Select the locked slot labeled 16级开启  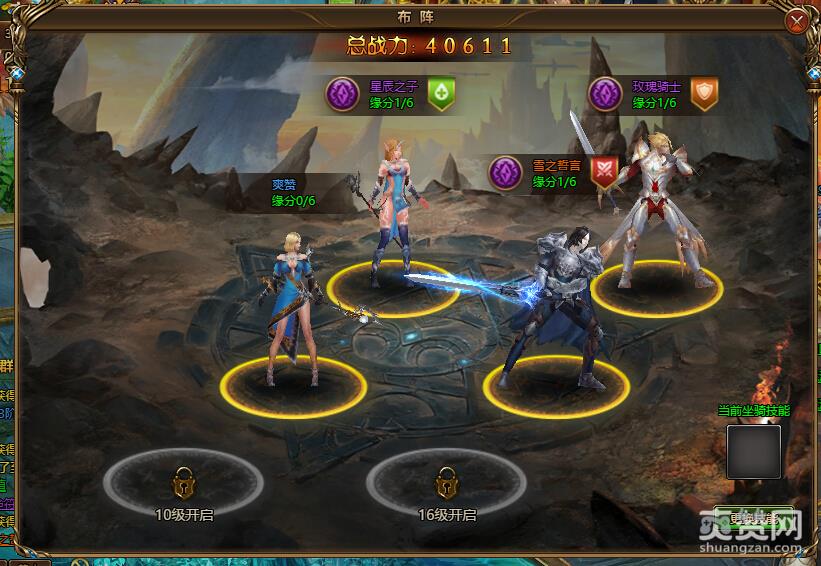(x=446, y=484)
